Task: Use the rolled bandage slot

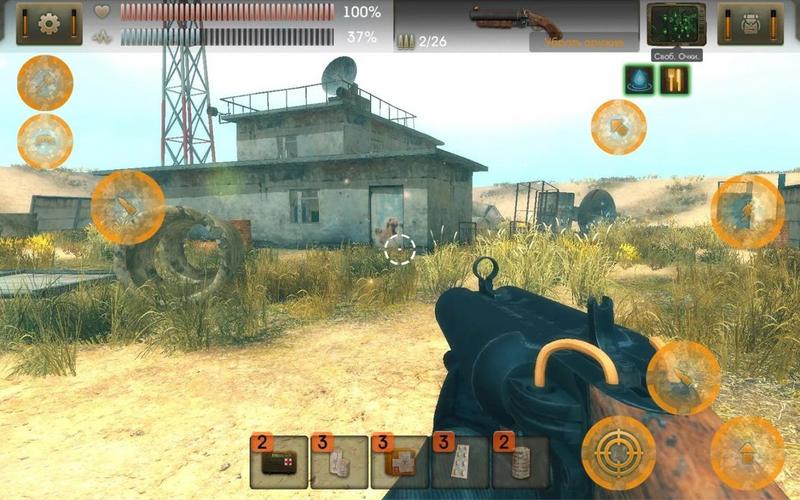Action: click(520, 463)
